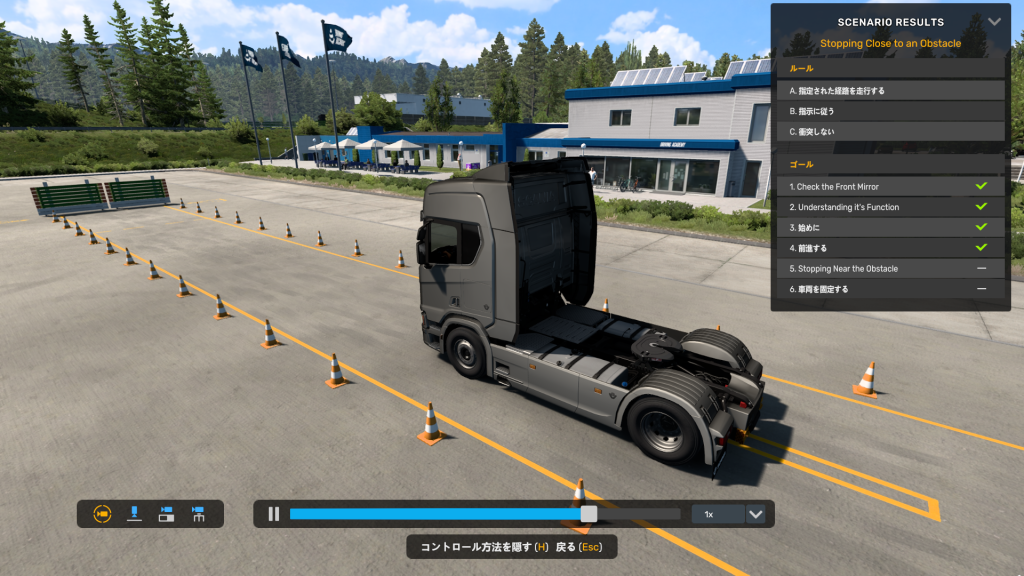
Task: Select goal 5 Stopping Near the Obstacle
Action: pyautogui.click(x=890, y=269)
